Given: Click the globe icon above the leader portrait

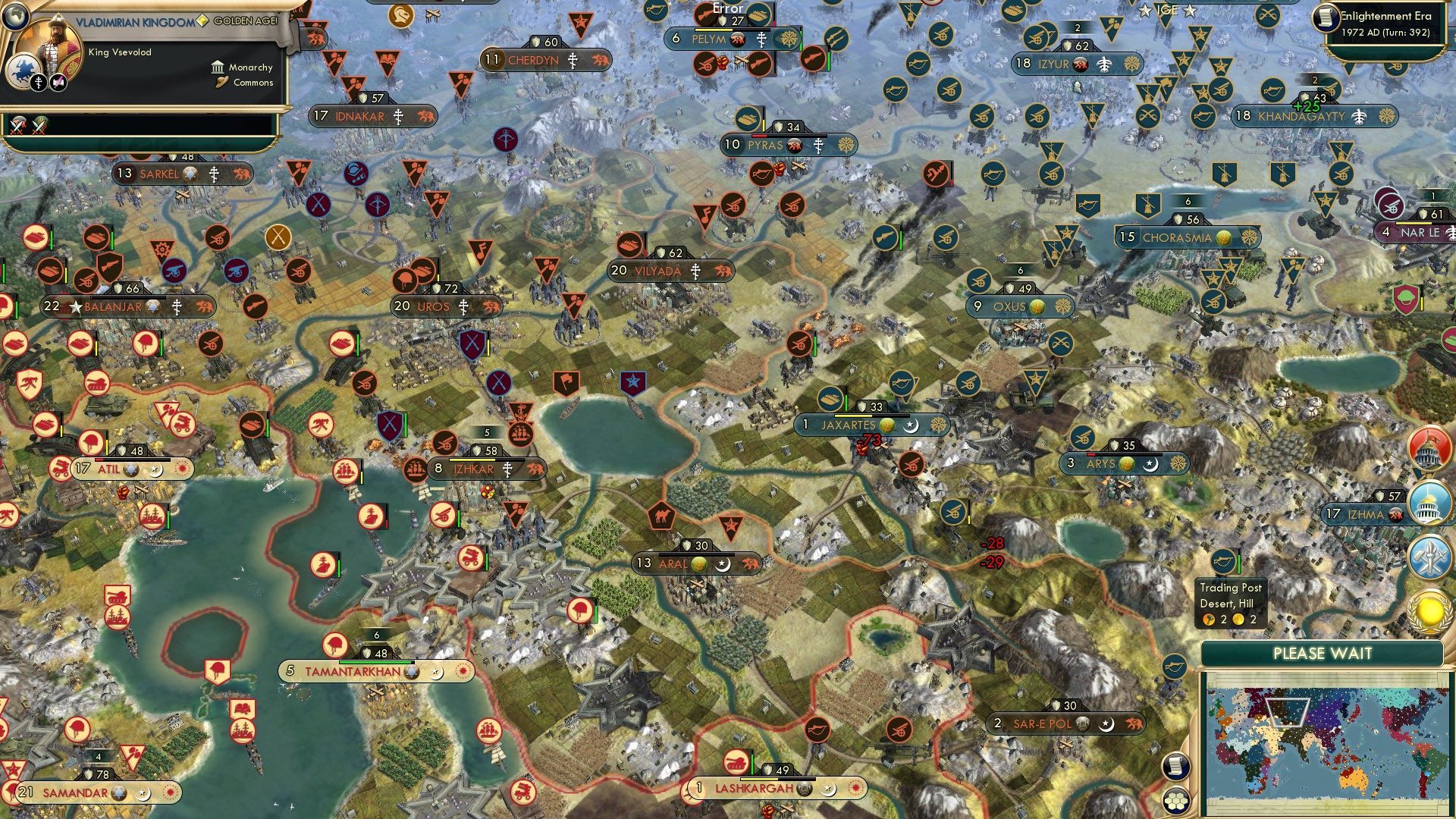Looking at the screenshot, I should point(15,15).
